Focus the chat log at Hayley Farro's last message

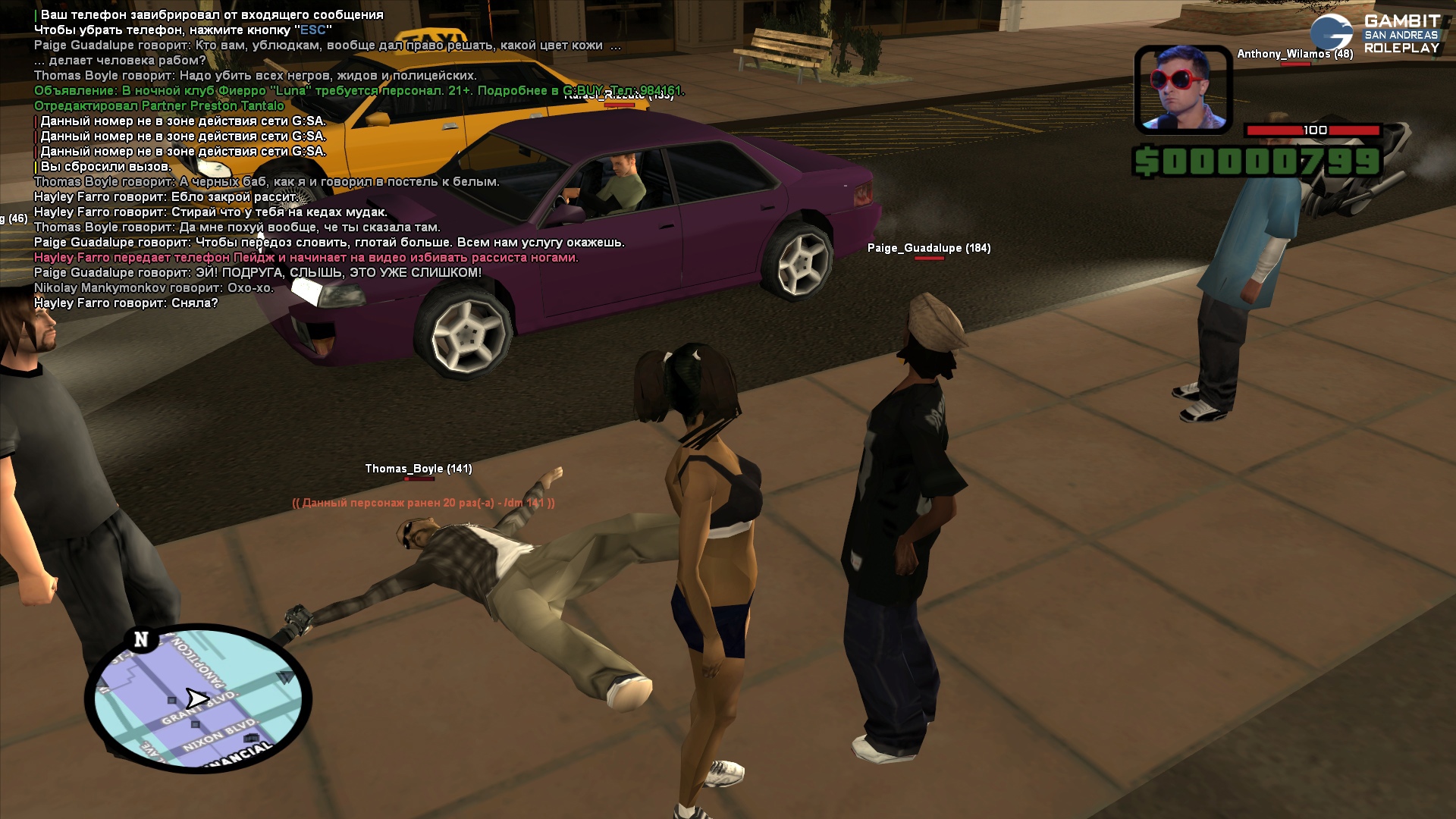coord(126,303)
